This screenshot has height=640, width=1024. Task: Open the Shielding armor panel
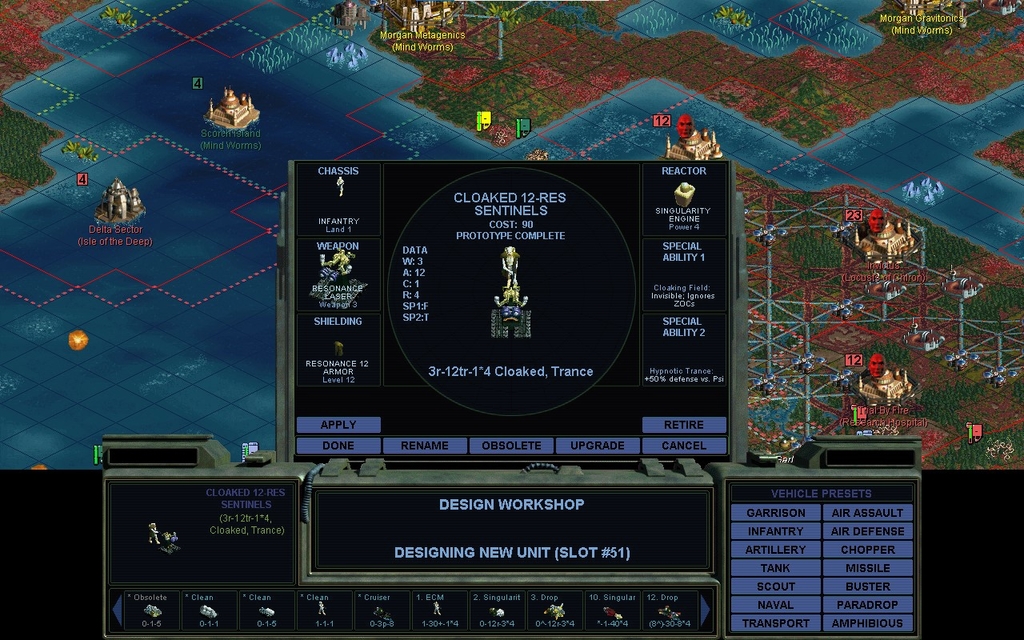[338, 349]
